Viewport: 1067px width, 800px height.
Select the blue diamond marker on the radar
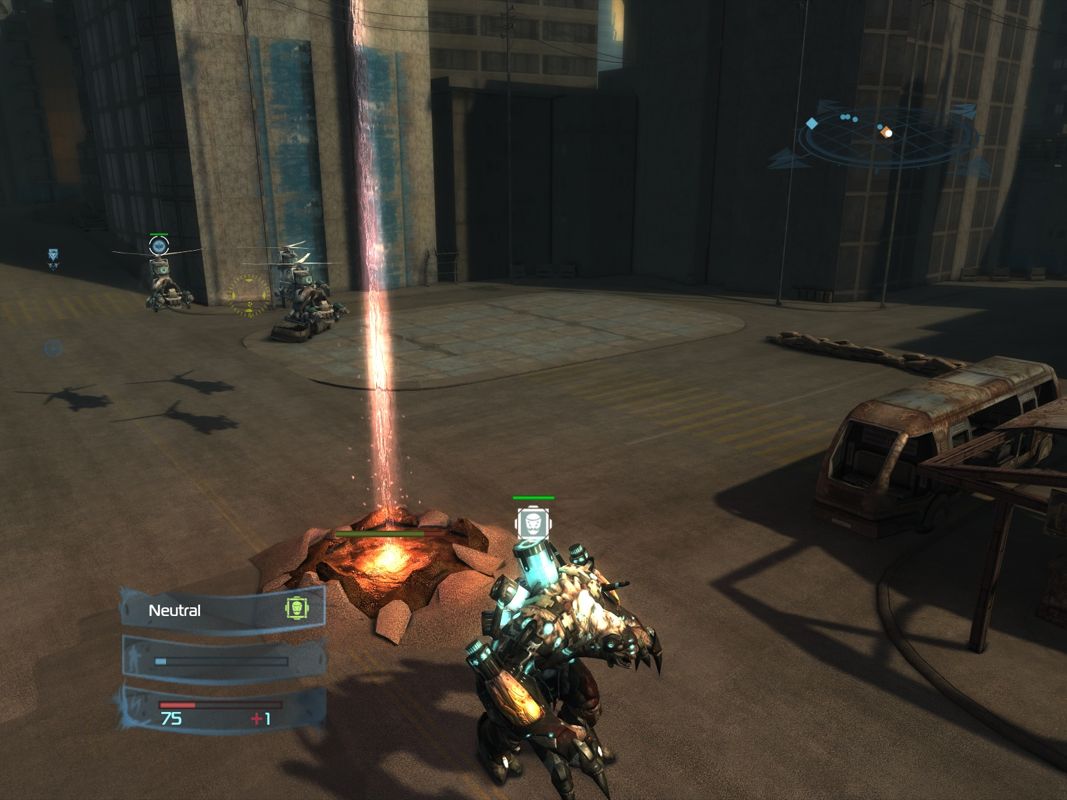(x=811, y=123)
